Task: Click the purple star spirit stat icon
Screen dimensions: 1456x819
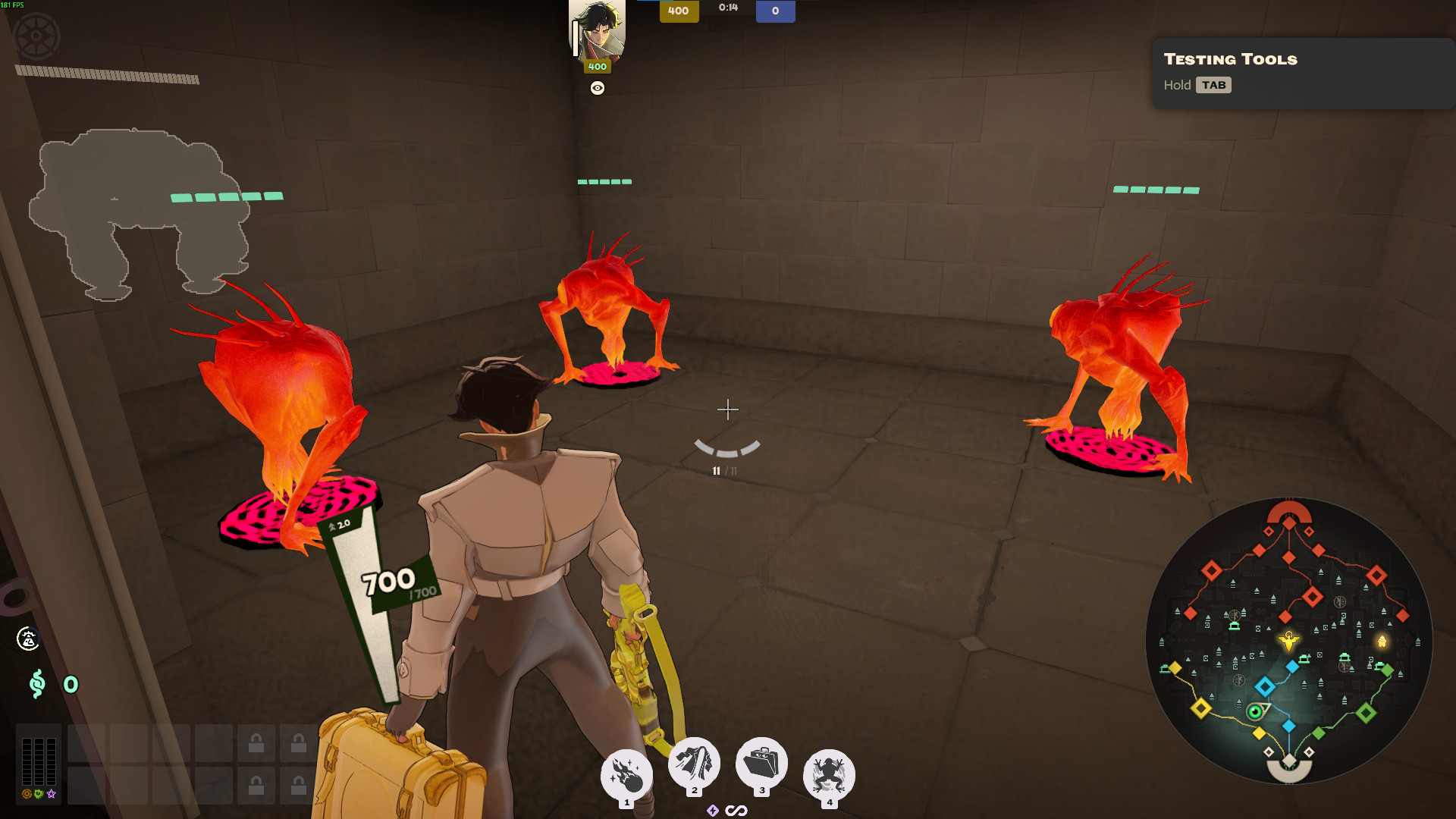Action: (x=52, y=795)
